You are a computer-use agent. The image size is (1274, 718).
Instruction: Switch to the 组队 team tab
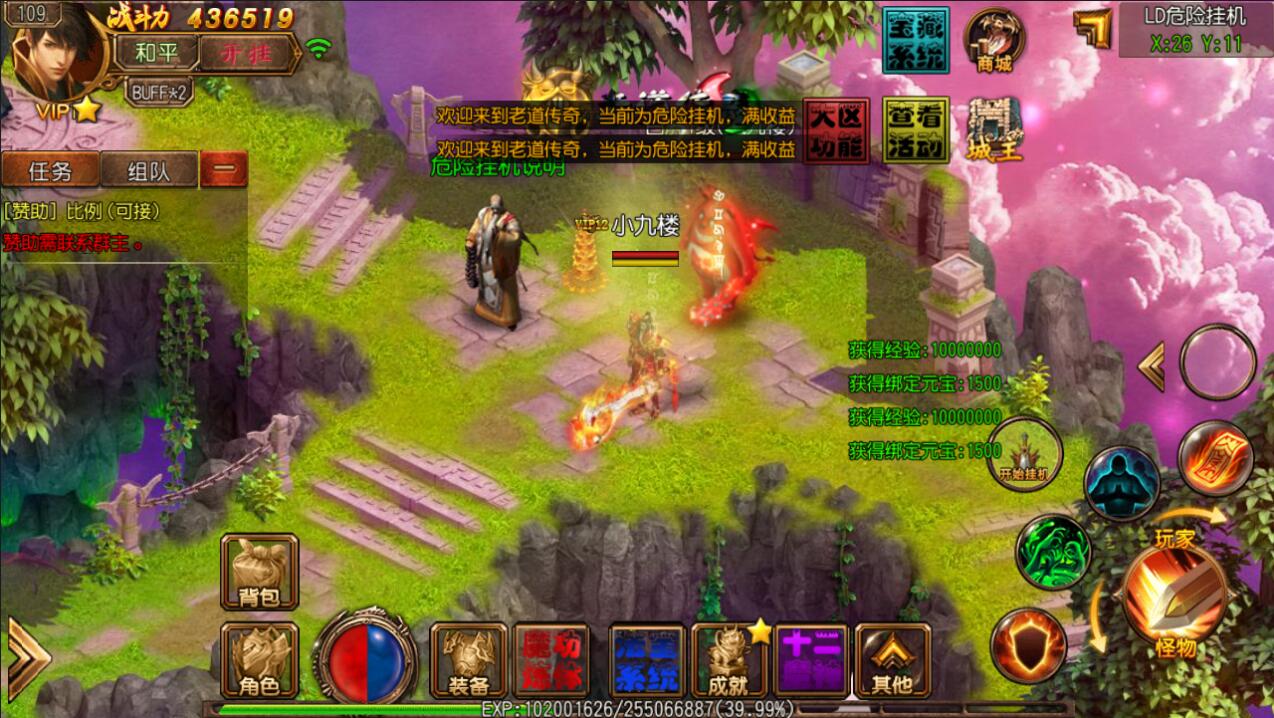[149, 170]
